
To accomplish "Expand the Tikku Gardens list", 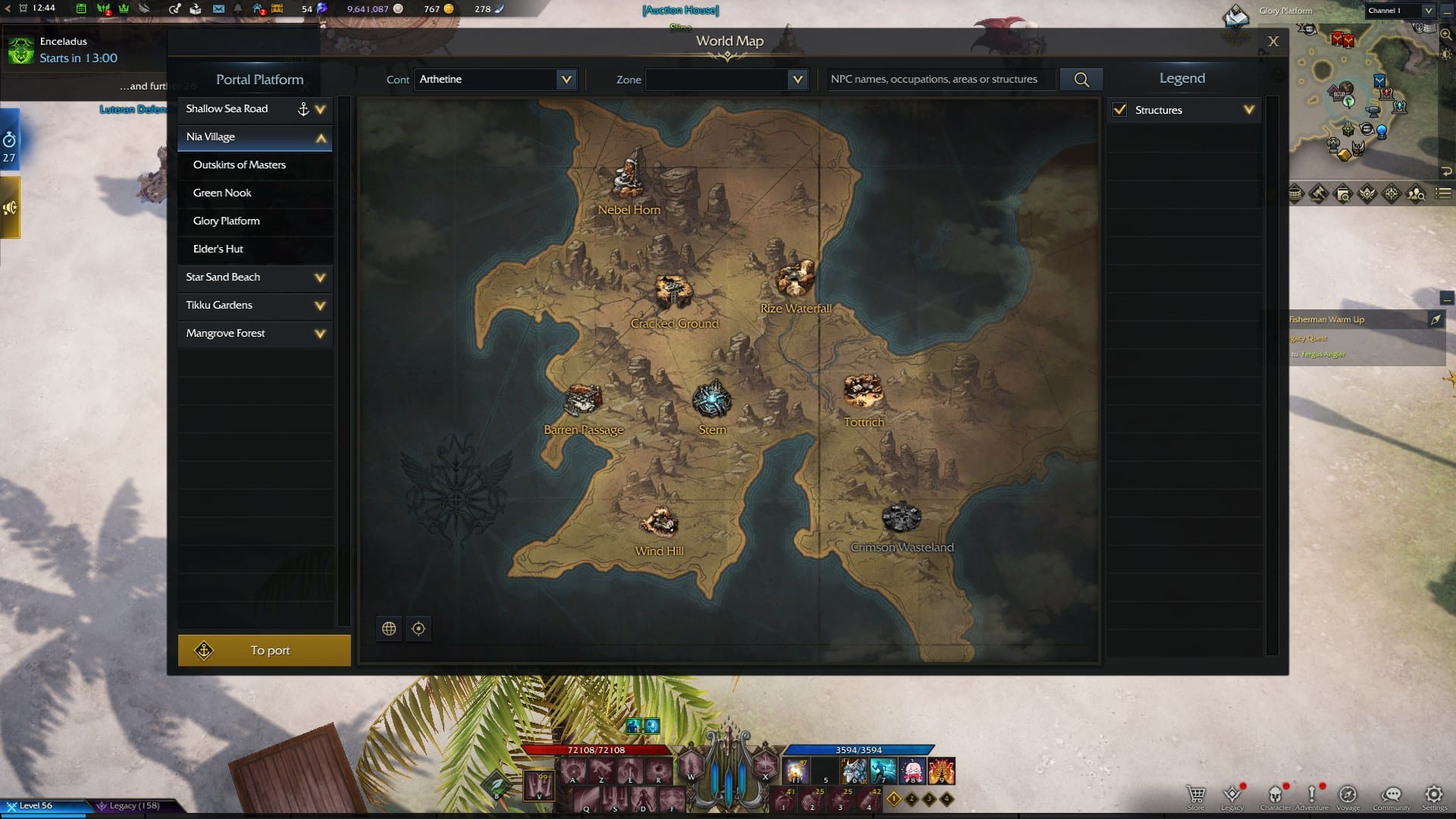I will tap(320, 306).
